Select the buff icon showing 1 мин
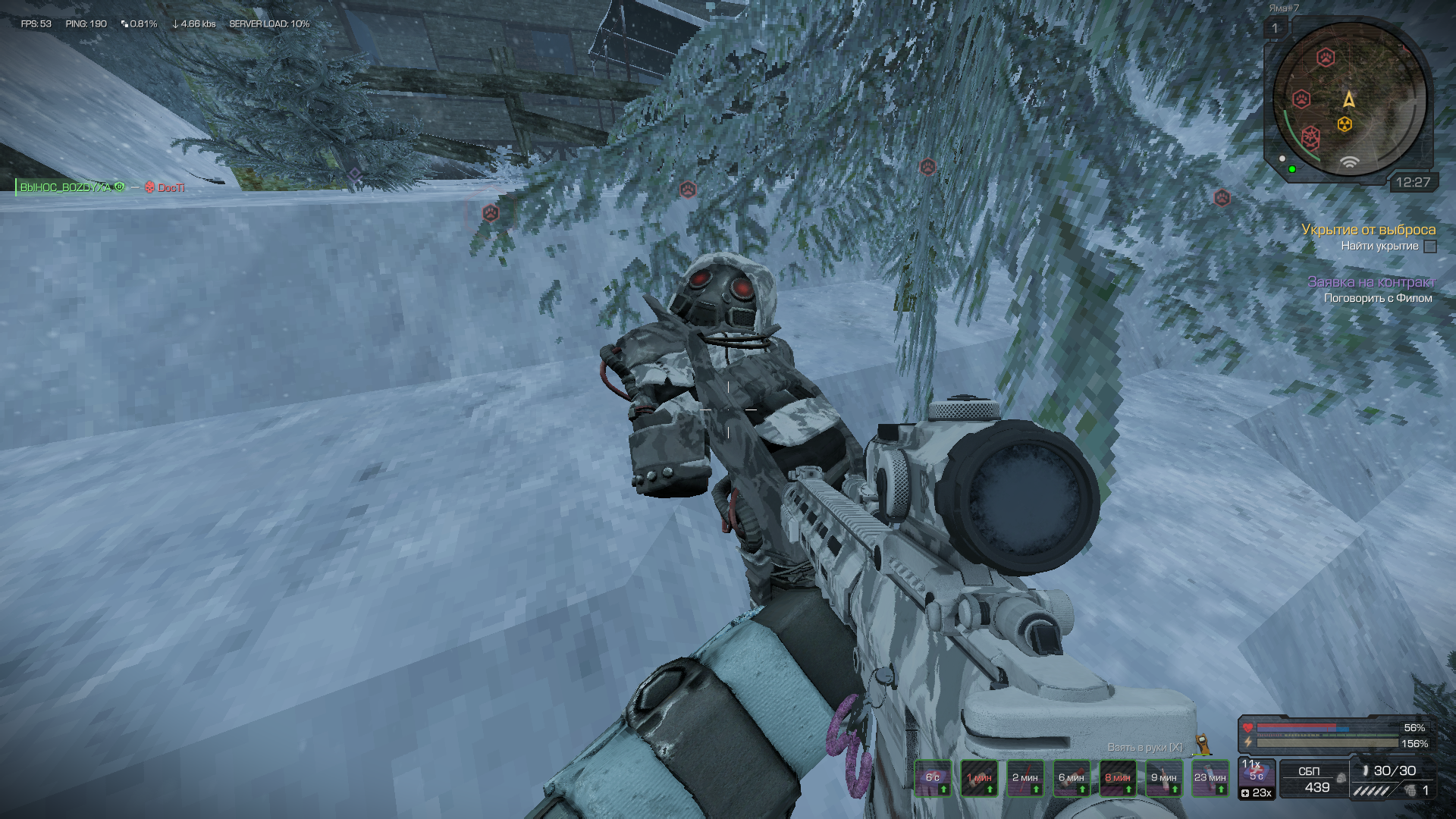The image size is (1456, 819). pyautogui.click(x=979, y=778)
